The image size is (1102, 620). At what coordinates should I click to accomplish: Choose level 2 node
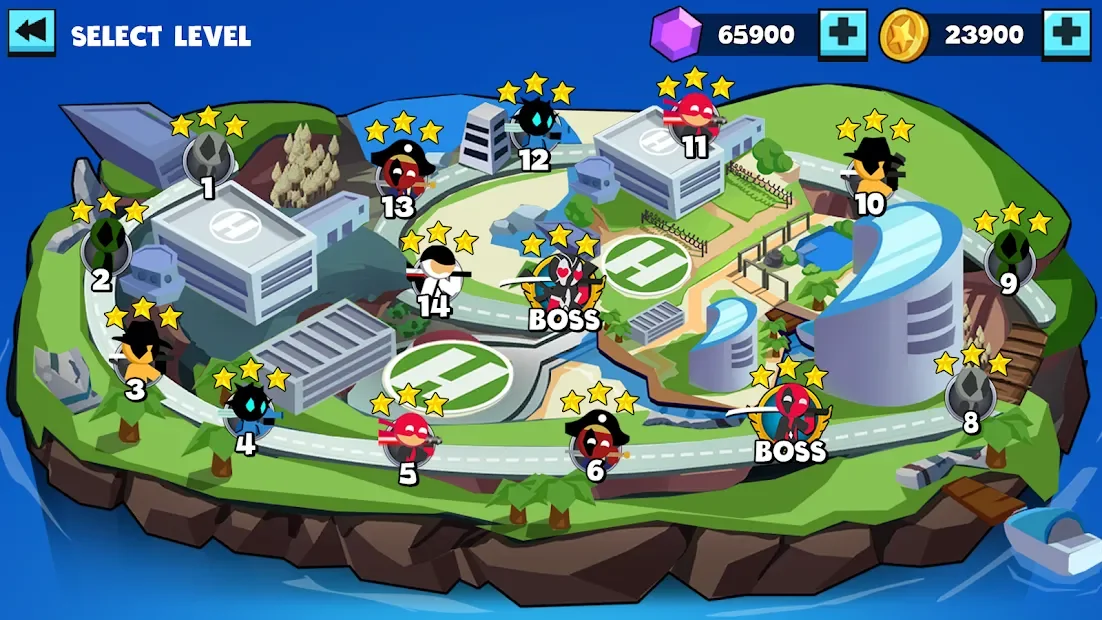click(x=104, y=245)
